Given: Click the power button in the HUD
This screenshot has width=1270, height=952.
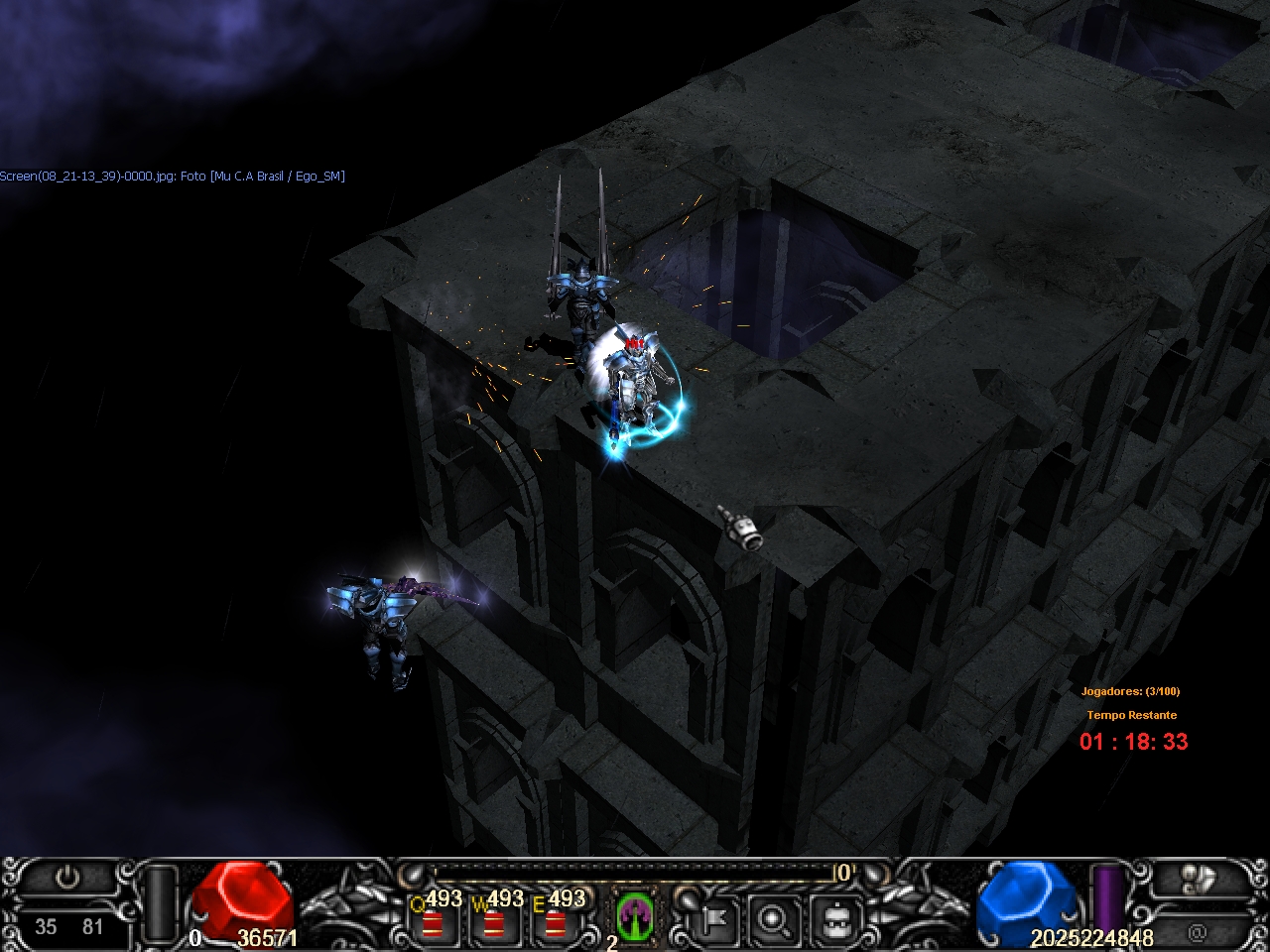Looking at the screenshot, I should 67,879.
